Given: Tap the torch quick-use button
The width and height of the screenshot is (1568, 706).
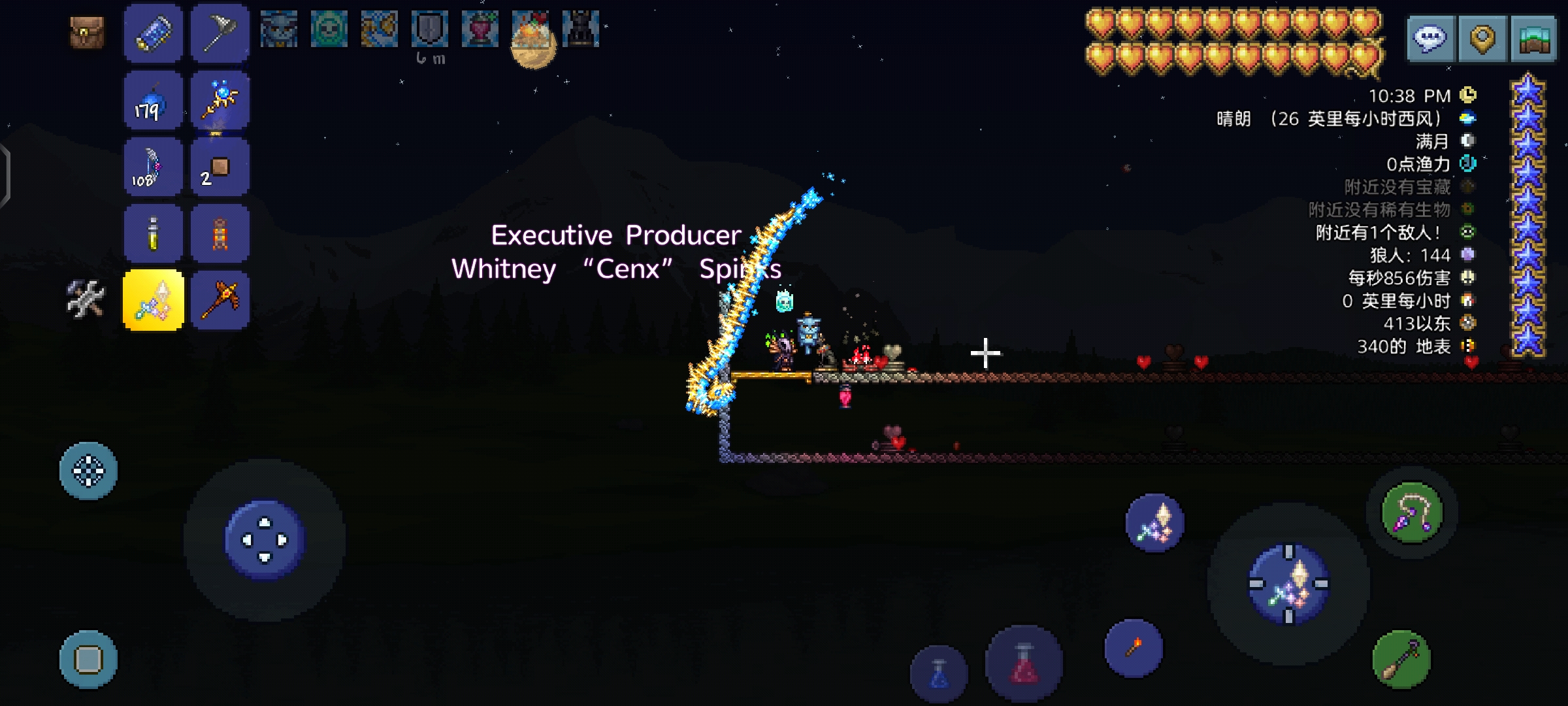Looking at the screenshot, I should 1134,648.
